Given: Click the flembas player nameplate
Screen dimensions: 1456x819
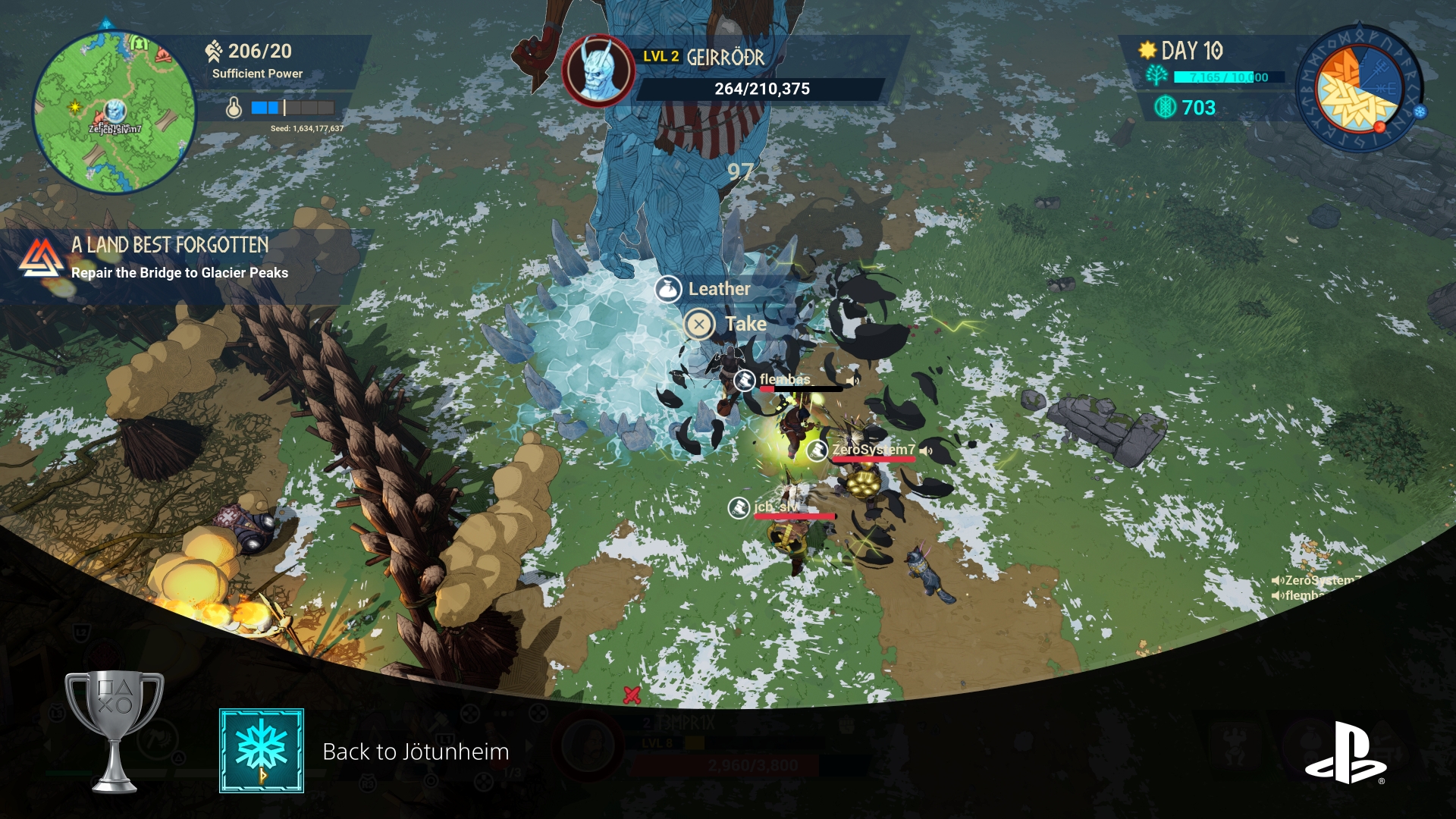Looking at the screenshot, I should coord(784,379).
